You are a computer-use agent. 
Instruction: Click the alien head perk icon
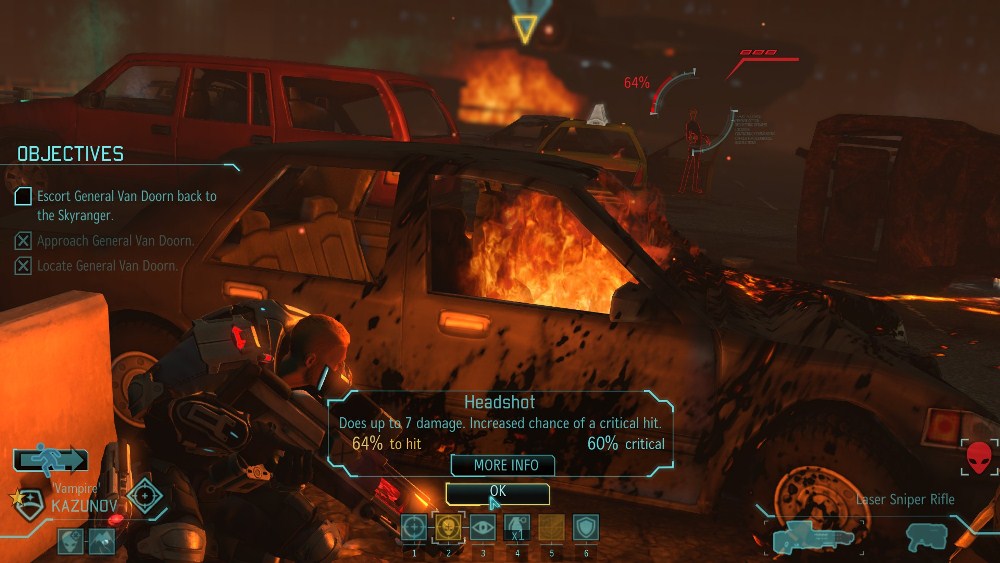click(x=72, y=541)
